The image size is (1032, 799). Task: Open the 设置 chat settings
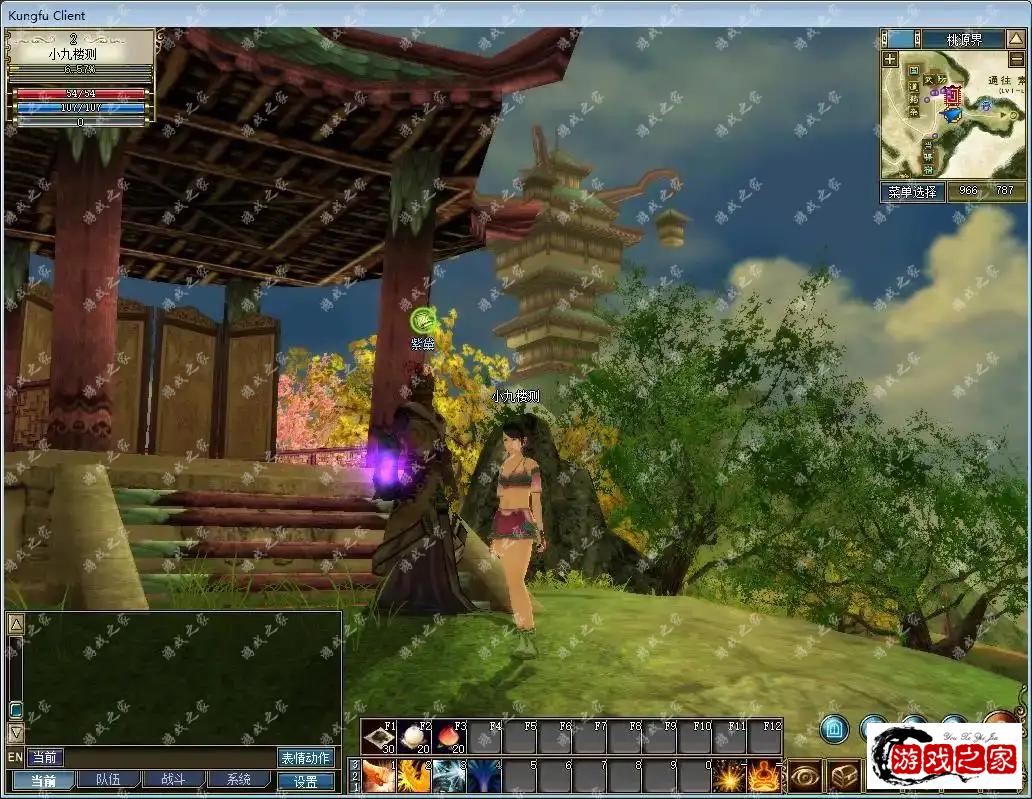coord(305,781)
